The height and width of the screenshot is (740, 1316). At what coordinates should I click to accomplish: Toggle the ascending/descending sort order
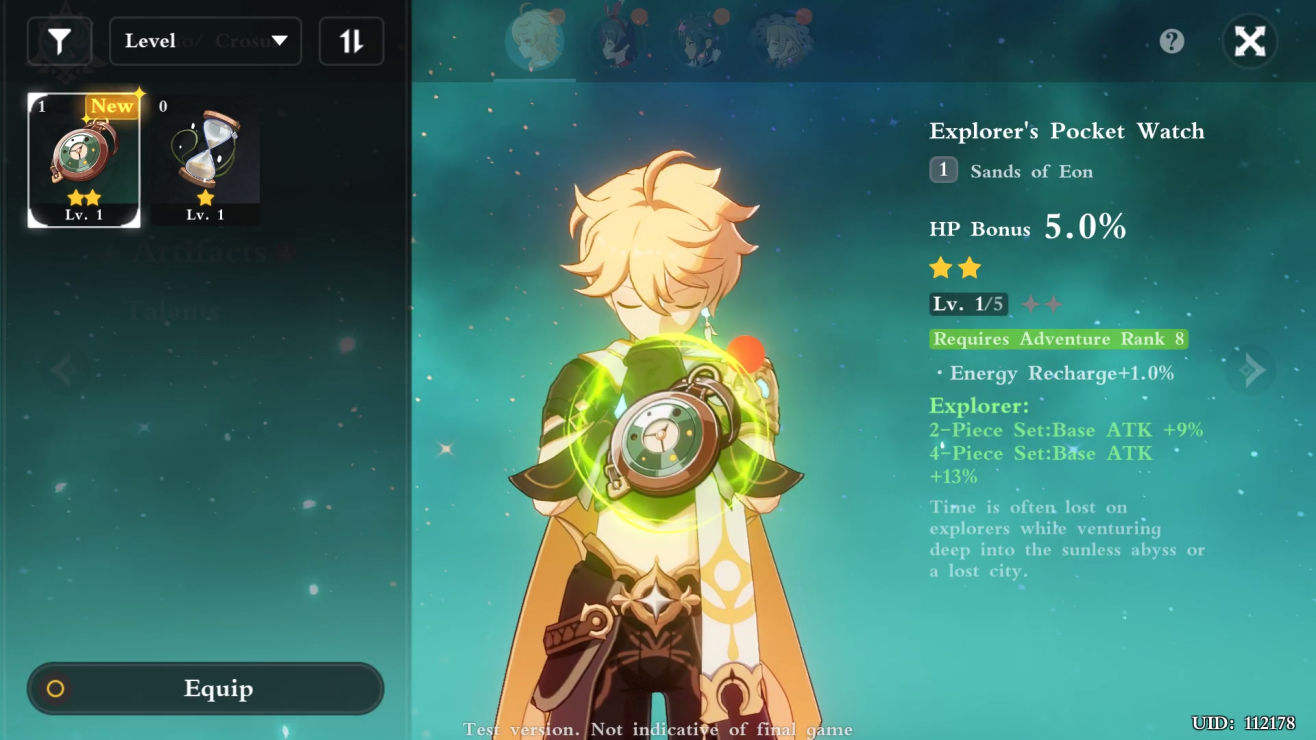(x=351, y=41)
